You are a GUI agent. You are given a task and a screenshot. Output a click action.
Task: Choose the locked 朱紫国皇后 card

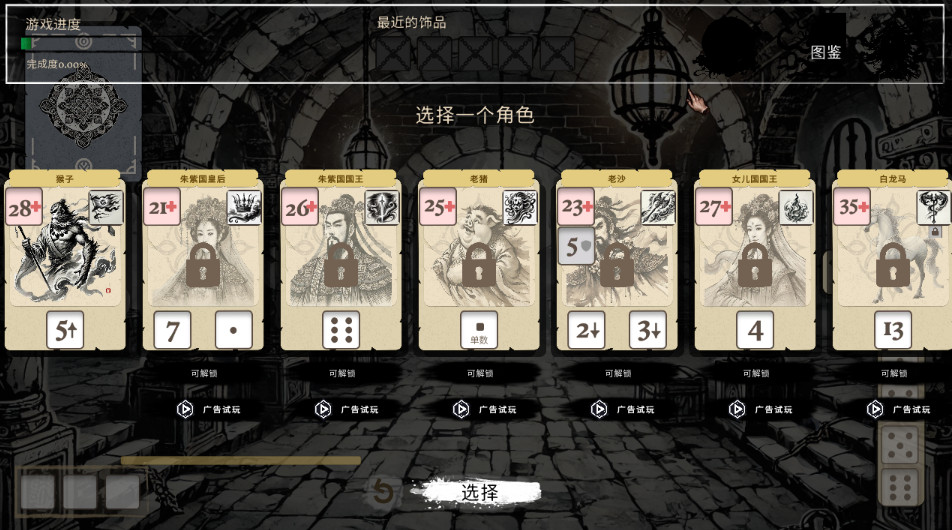[x=203, y=262]
